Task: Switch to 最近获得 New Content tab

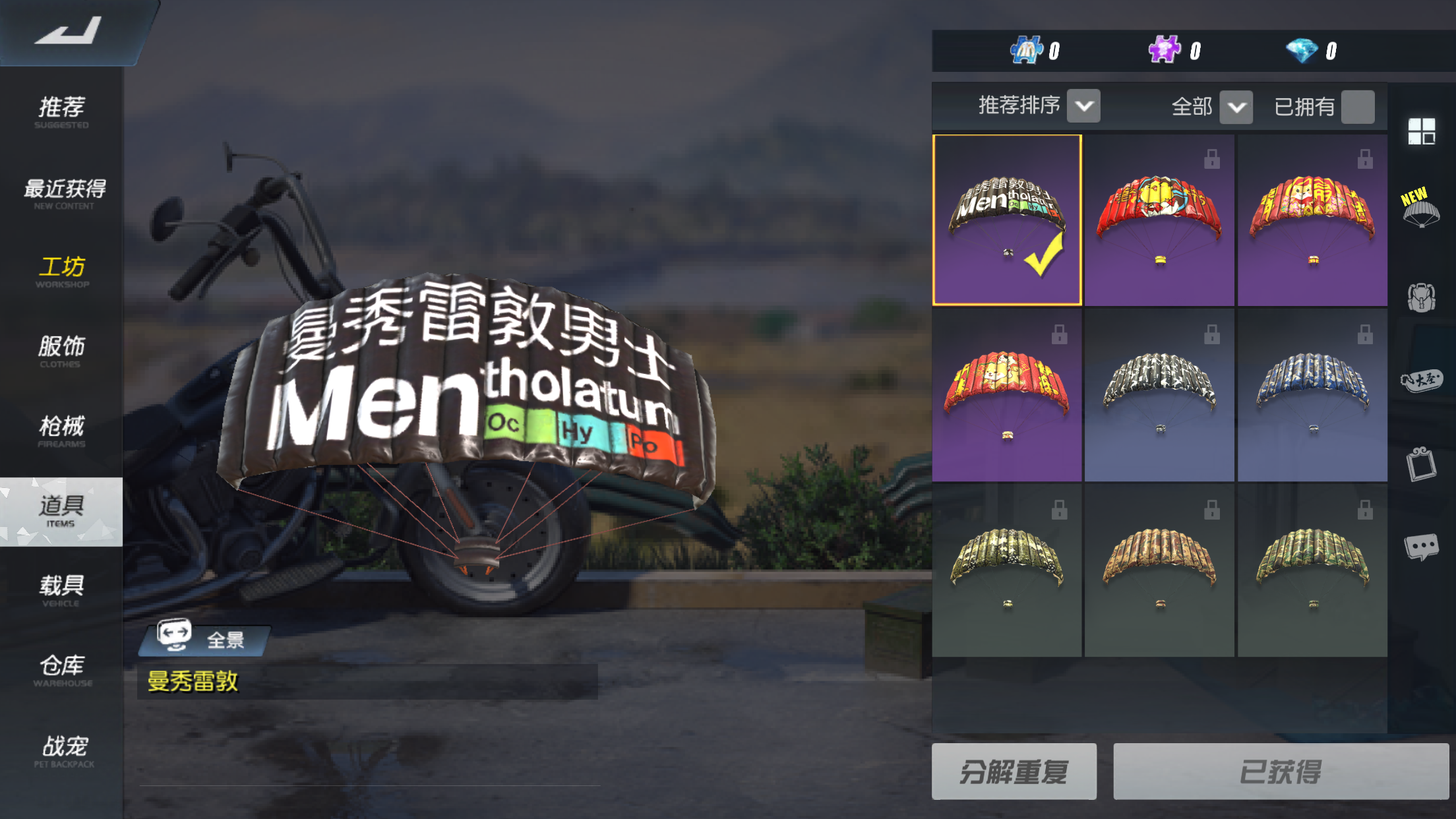Action: pos(64,193)
